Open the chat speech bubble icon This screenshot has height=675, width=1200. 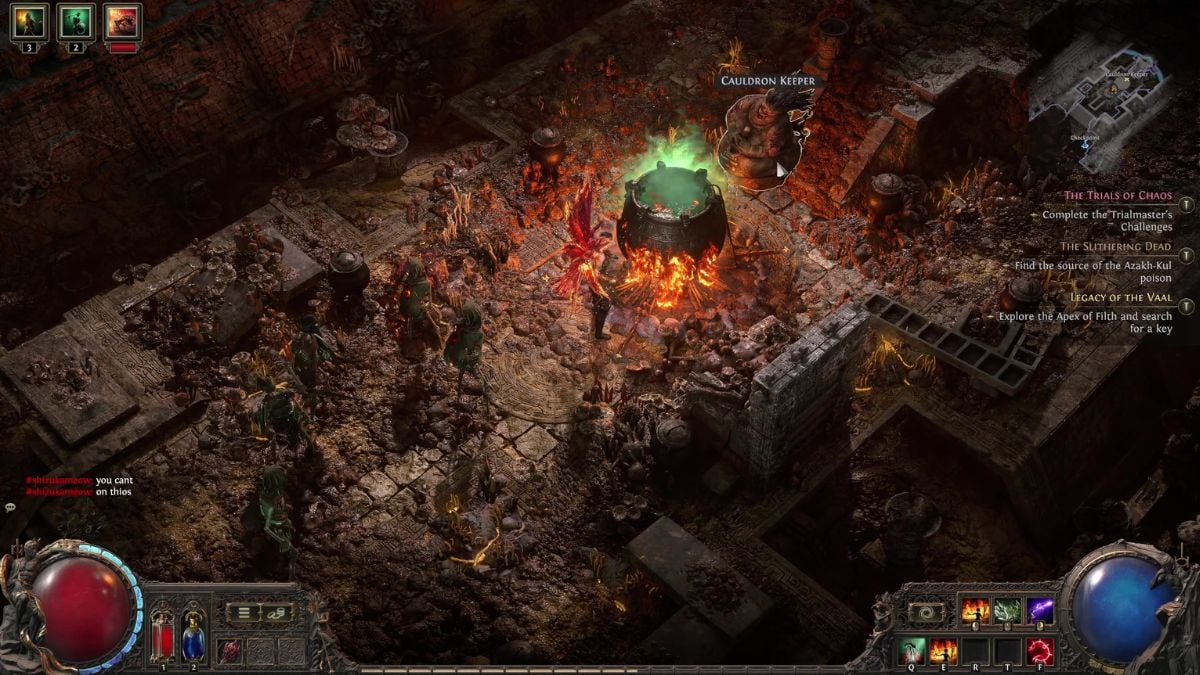[10, 508]
